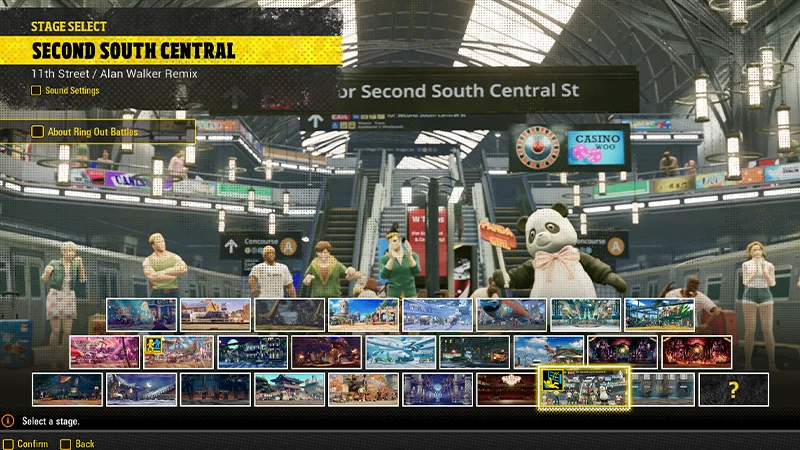Choose the random stage question mark tile
The width and height of the screenshot is (800, 450).
coord(733,389)
